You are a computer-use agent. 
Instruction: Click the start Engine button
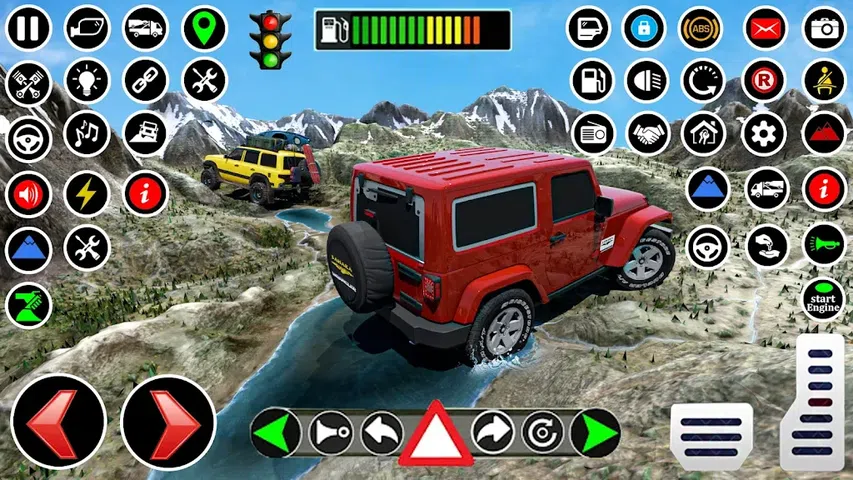point(824,299)
